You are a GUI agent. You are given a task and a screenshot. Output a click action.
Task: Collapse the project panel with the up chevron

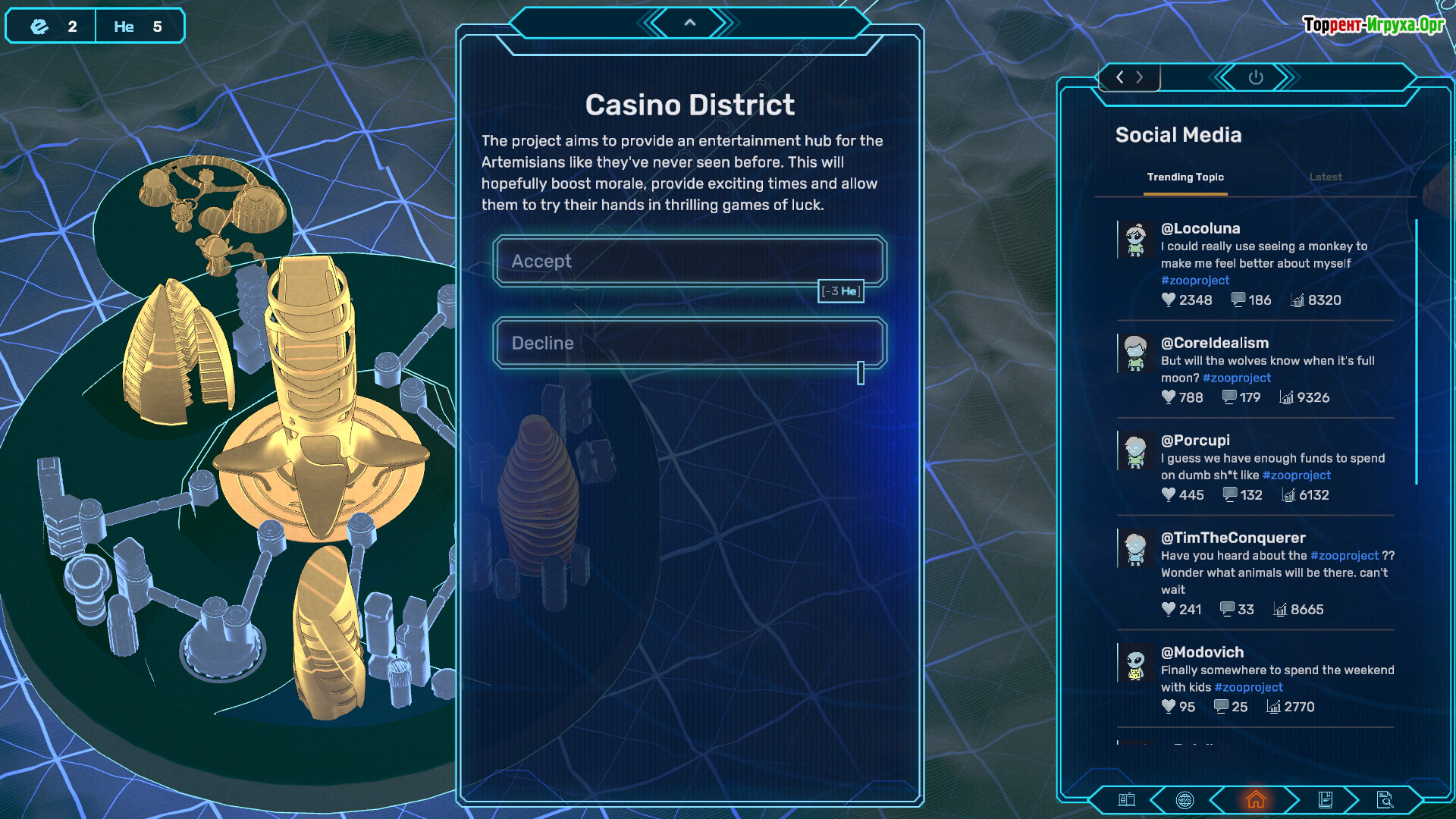pos(689,23)
